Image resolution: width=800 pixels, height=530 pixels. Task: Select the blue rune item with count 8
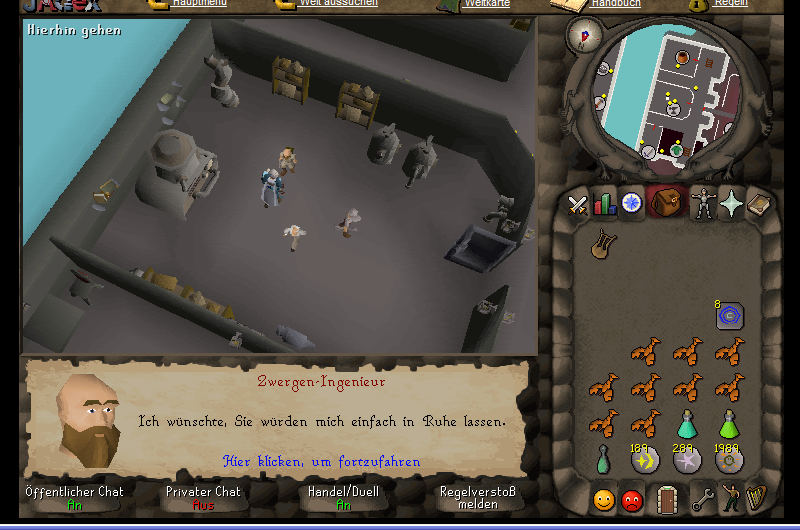tap(728, 316)
